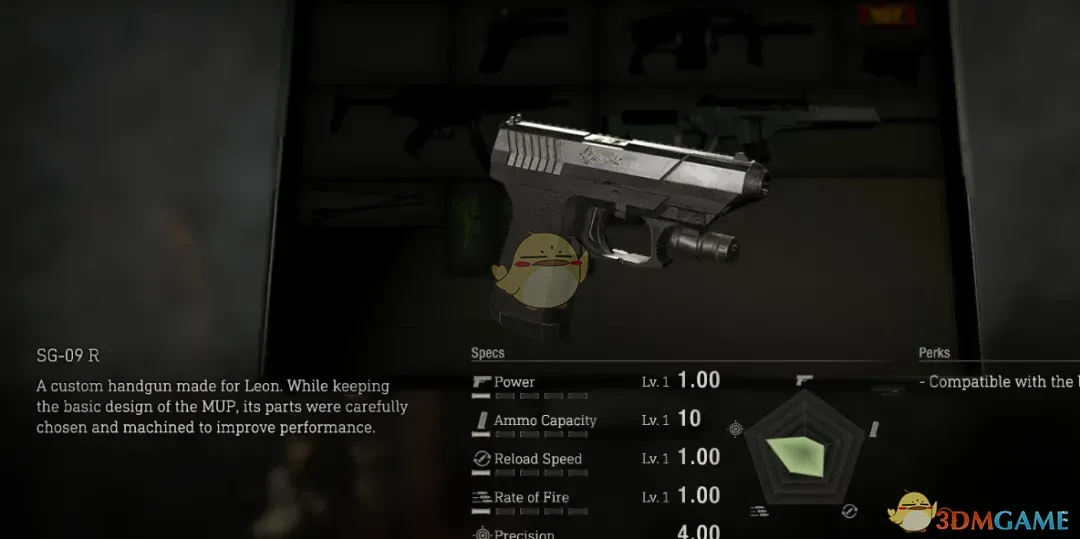Screen dimensions: 1080x539
Task: Click the Precision spec row
Action: click(595, 533)
